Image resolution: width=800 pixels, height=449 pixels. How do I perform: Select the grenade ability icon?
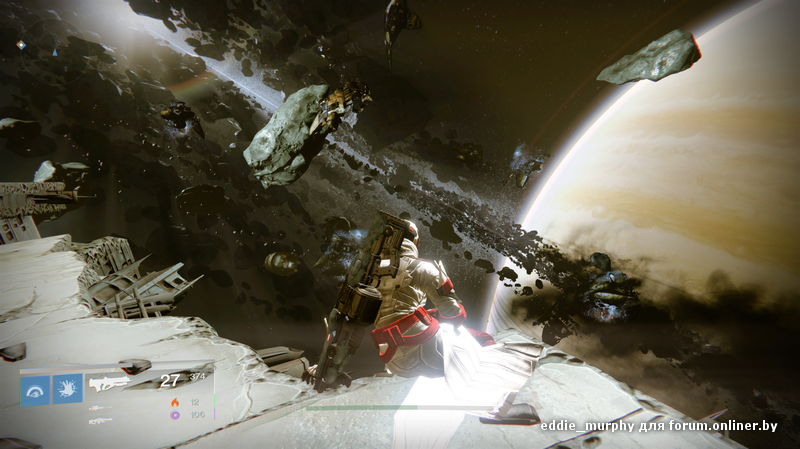pos(35,389)
